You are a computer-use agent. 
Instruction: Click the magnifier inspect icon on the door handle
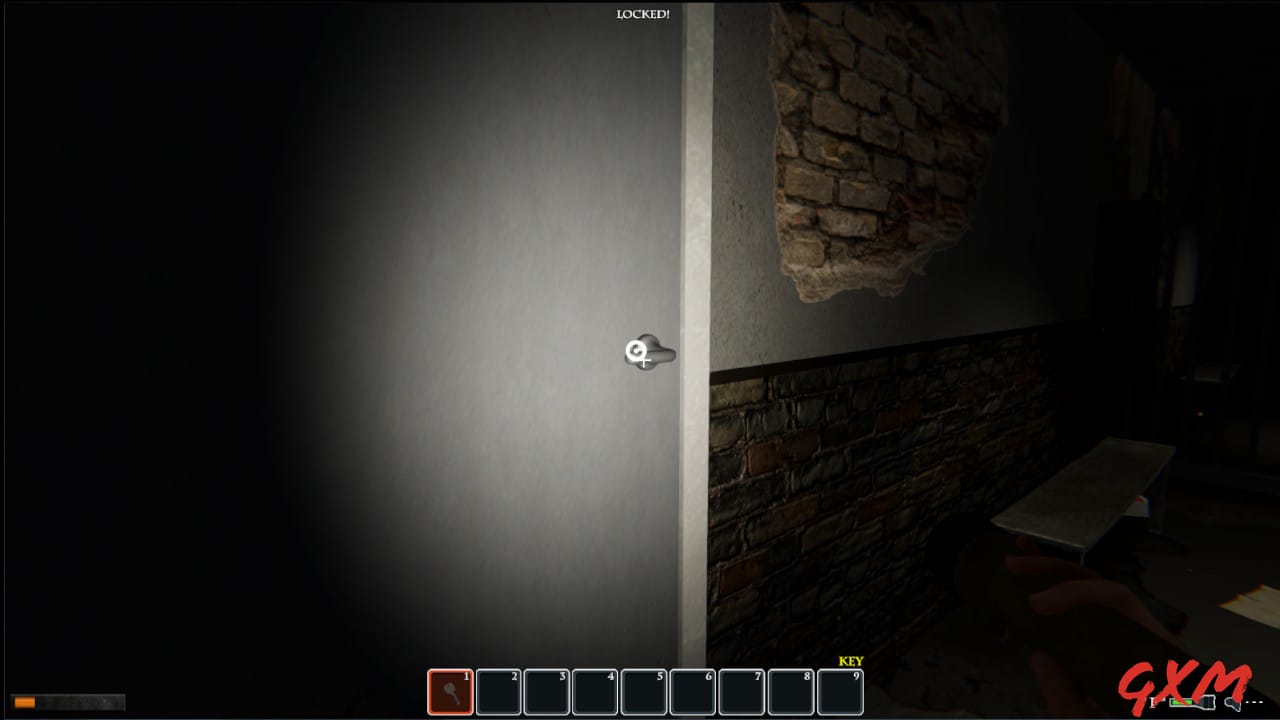click(638, 350)
